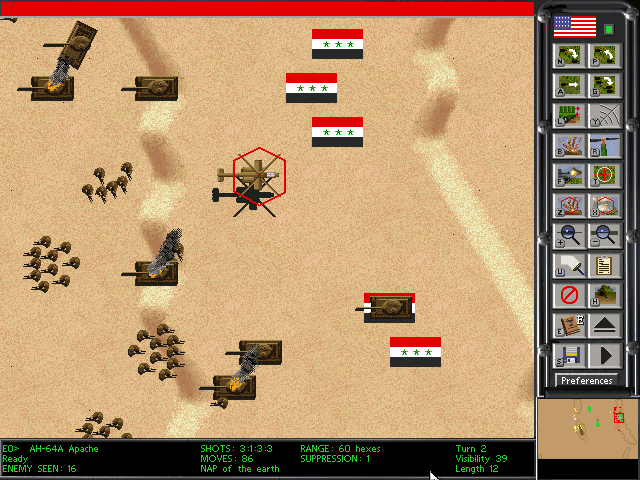640x480 pixels.
Task: Open the encyclopedia book button (E)
Action: 568,325
